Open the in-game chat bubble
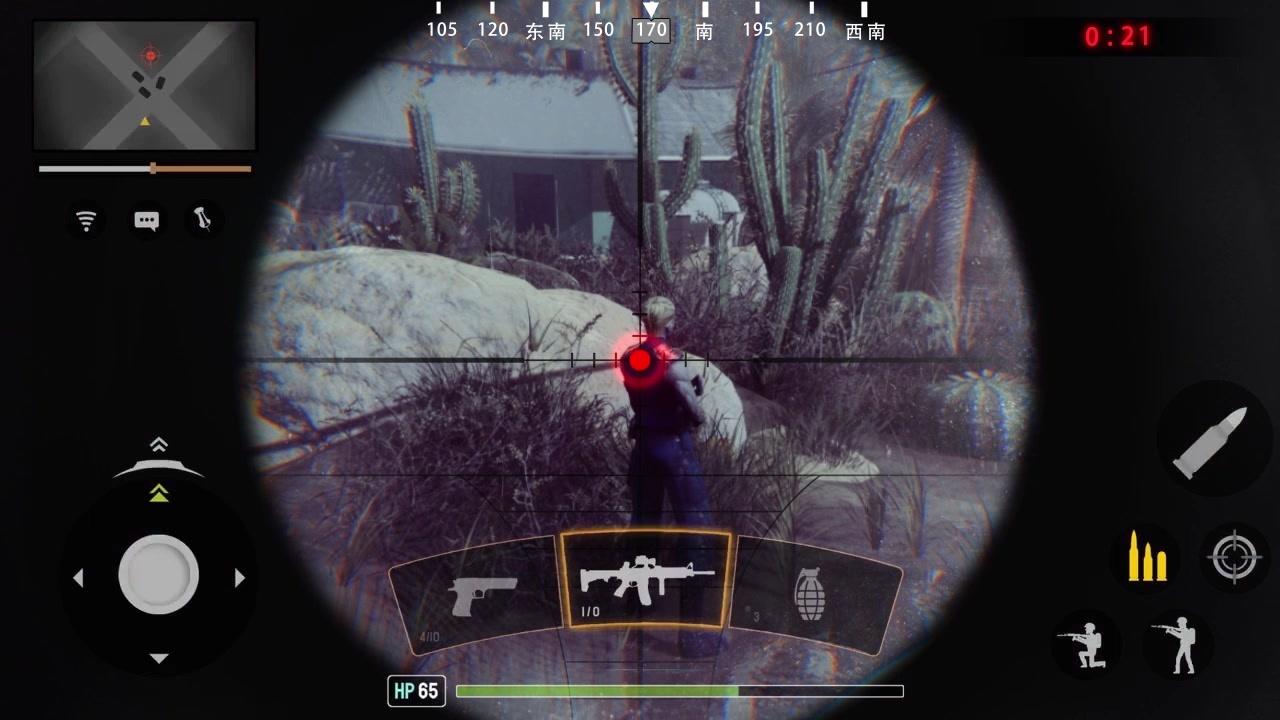This screenshot has height=720, width=1280. [x=146, y=220]
